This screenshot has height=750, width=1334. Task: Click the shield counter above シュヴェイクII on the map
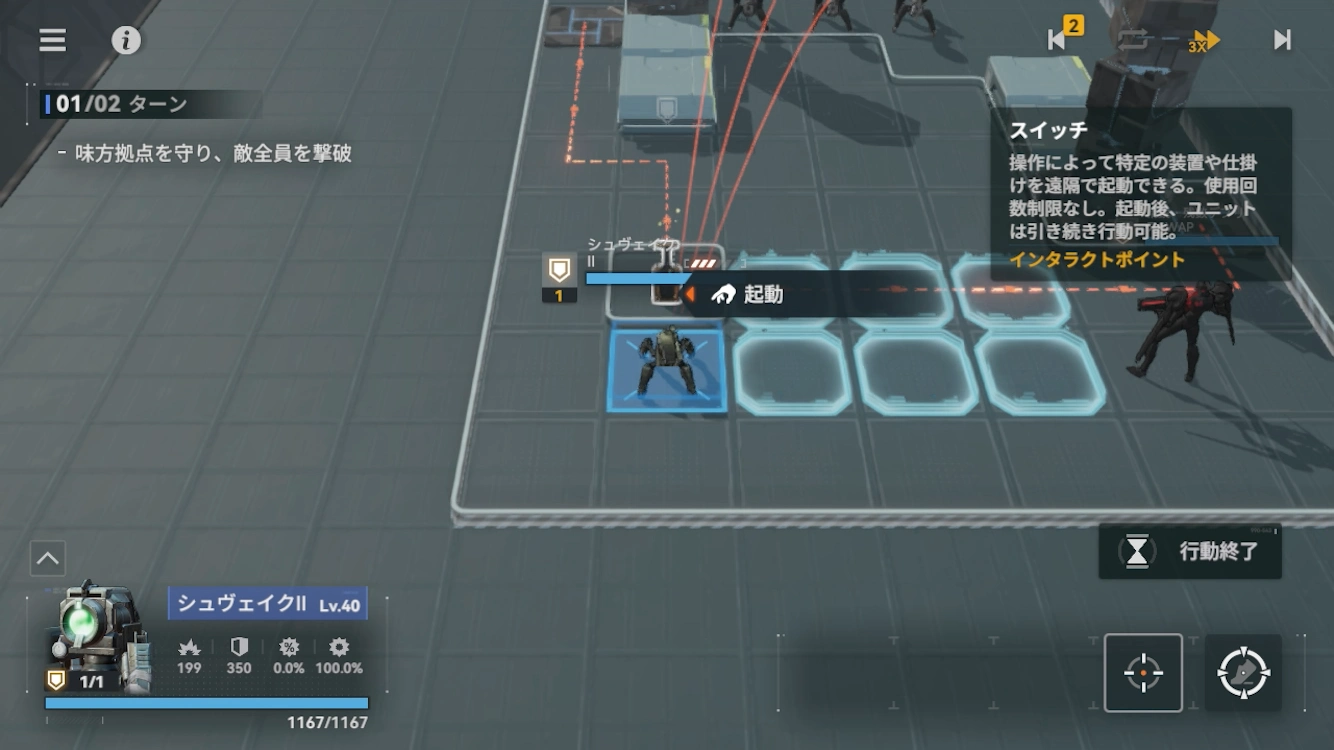tap(561, 278)
